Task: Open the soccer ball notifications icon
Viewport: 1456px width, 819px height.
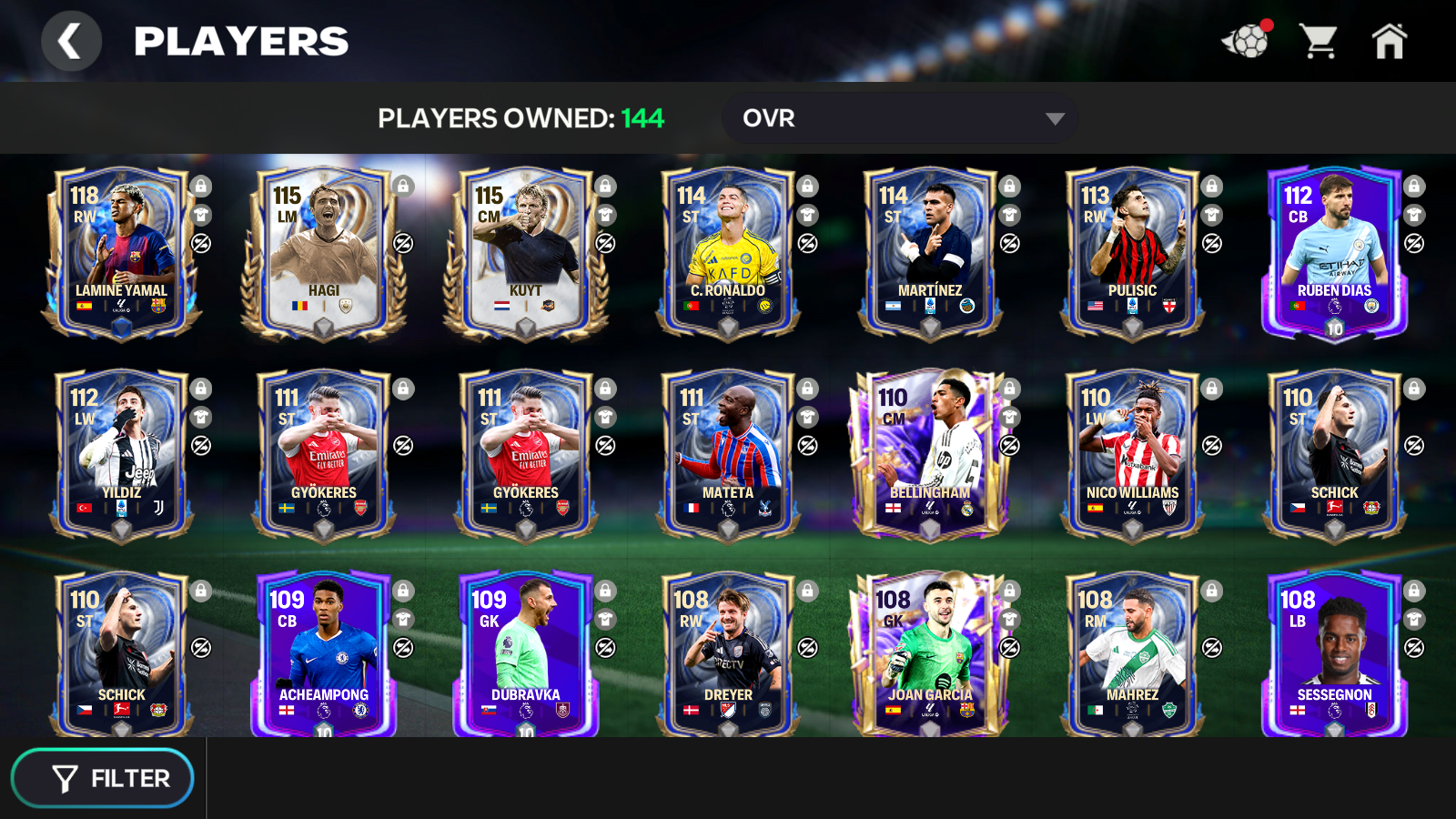Action: point(1246,42)
